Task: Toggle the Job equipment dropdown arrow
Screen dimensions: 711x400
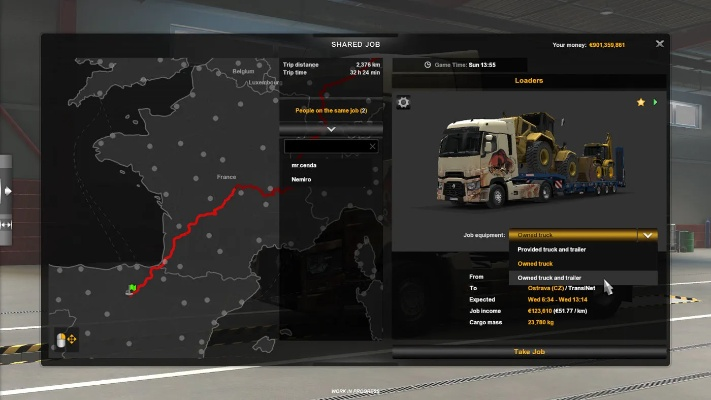Action: 647,235
